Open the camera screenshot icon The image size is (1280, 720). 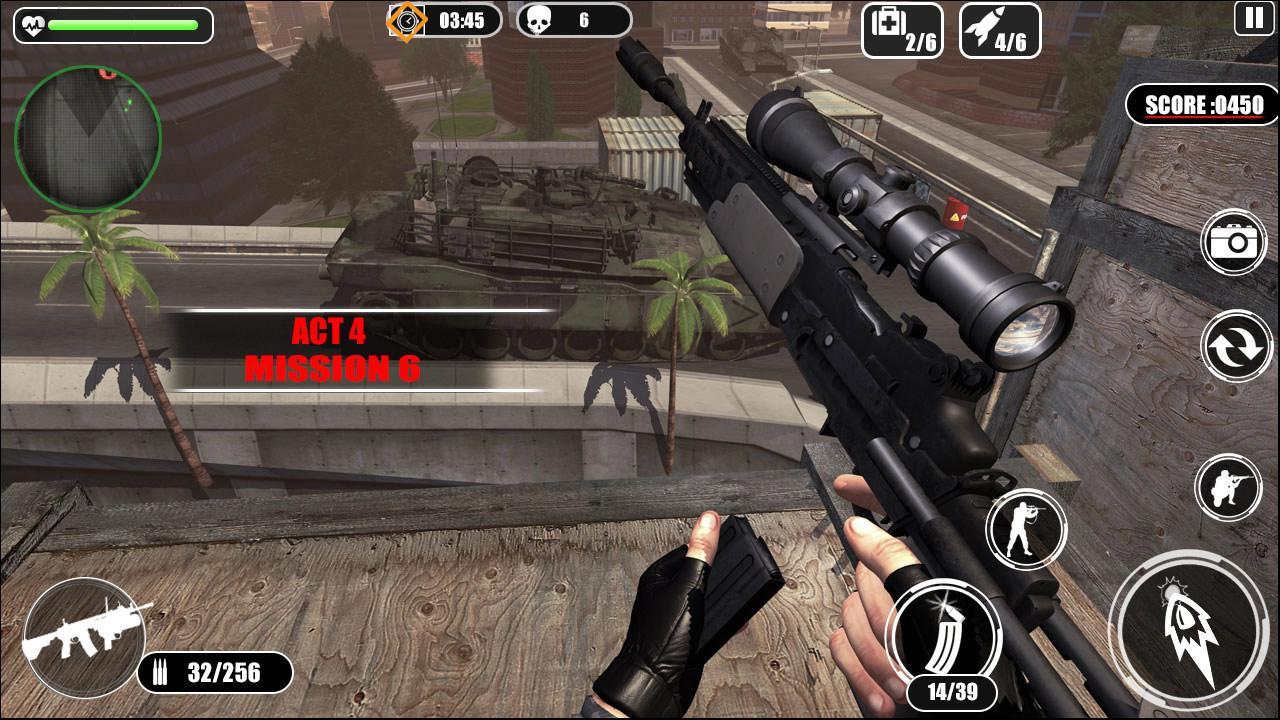1232,240
